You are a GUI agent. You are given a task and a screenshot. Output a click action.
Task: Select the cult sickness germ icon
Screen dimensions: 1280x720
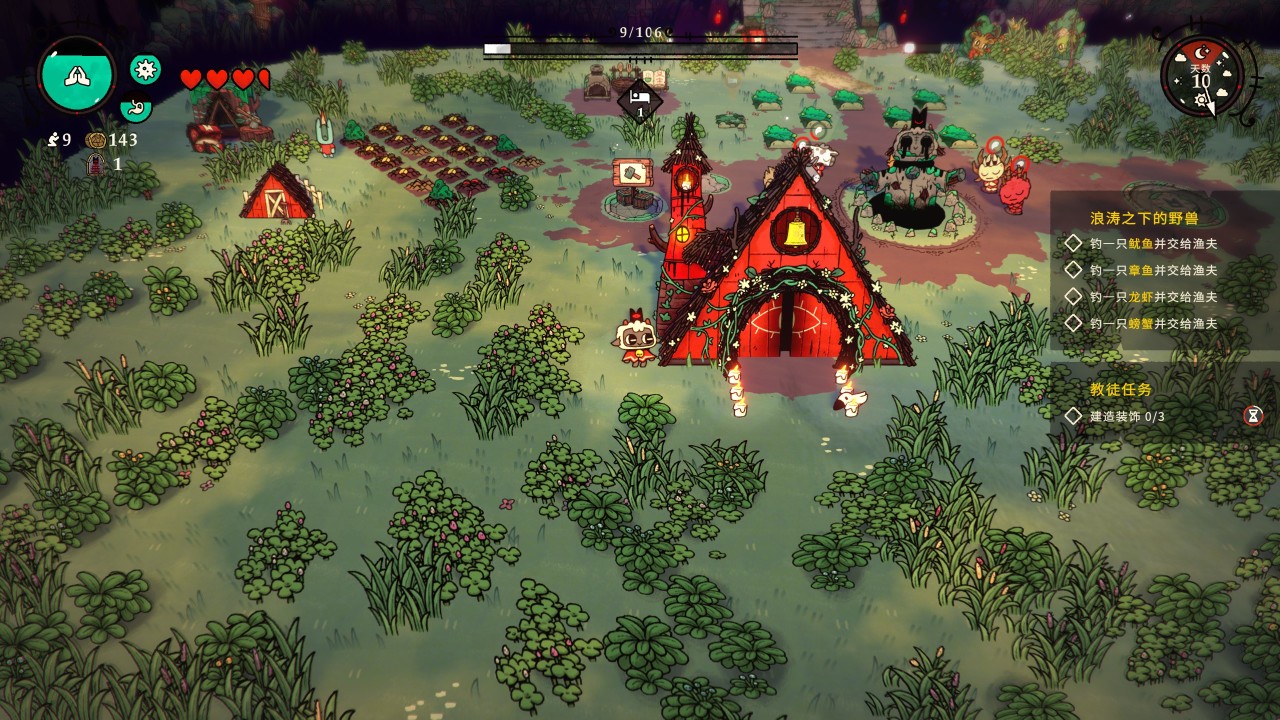[146, 69]
